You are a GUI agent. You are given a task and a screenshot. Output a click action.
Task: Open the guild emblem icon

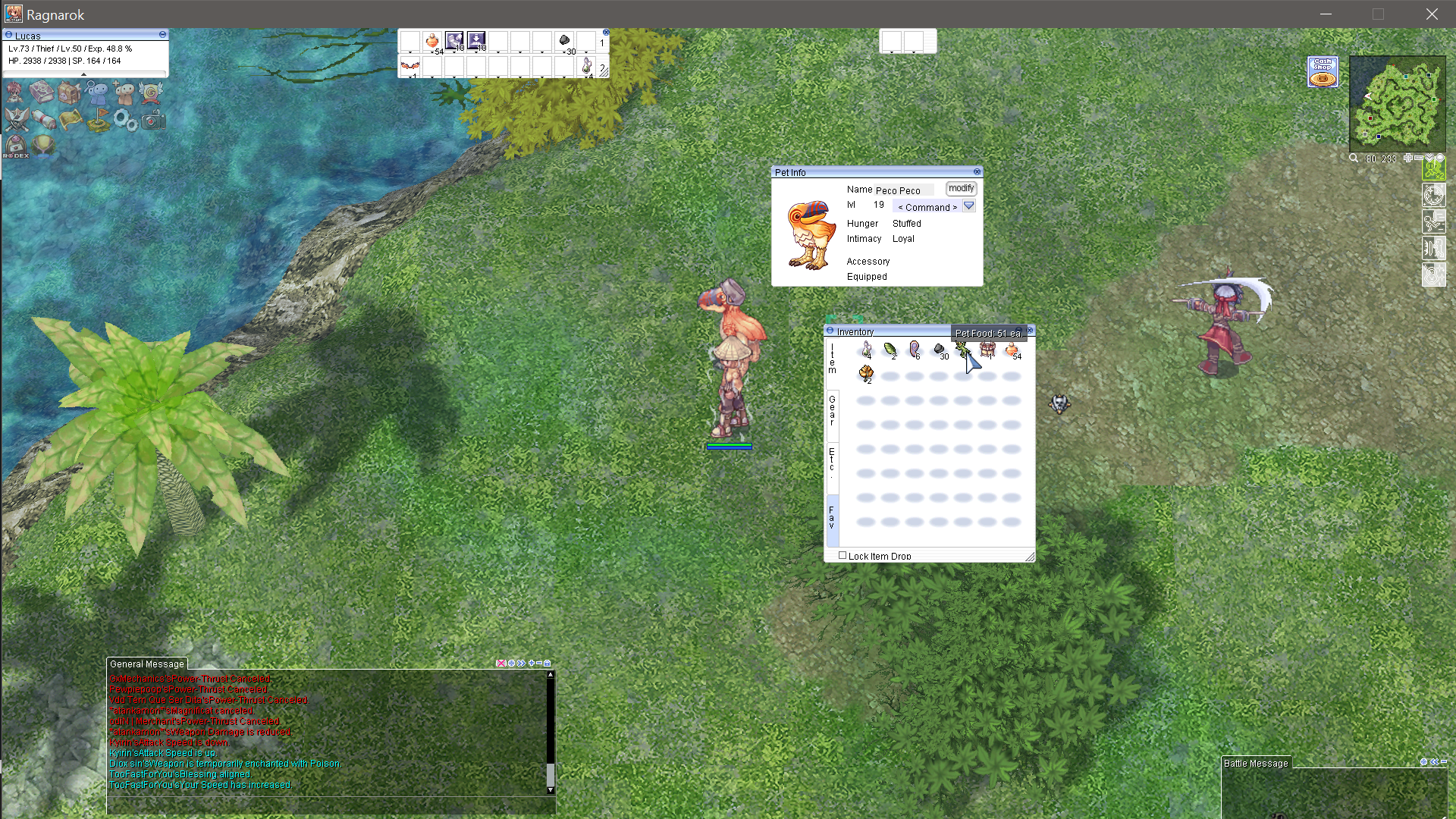[152, 91]
